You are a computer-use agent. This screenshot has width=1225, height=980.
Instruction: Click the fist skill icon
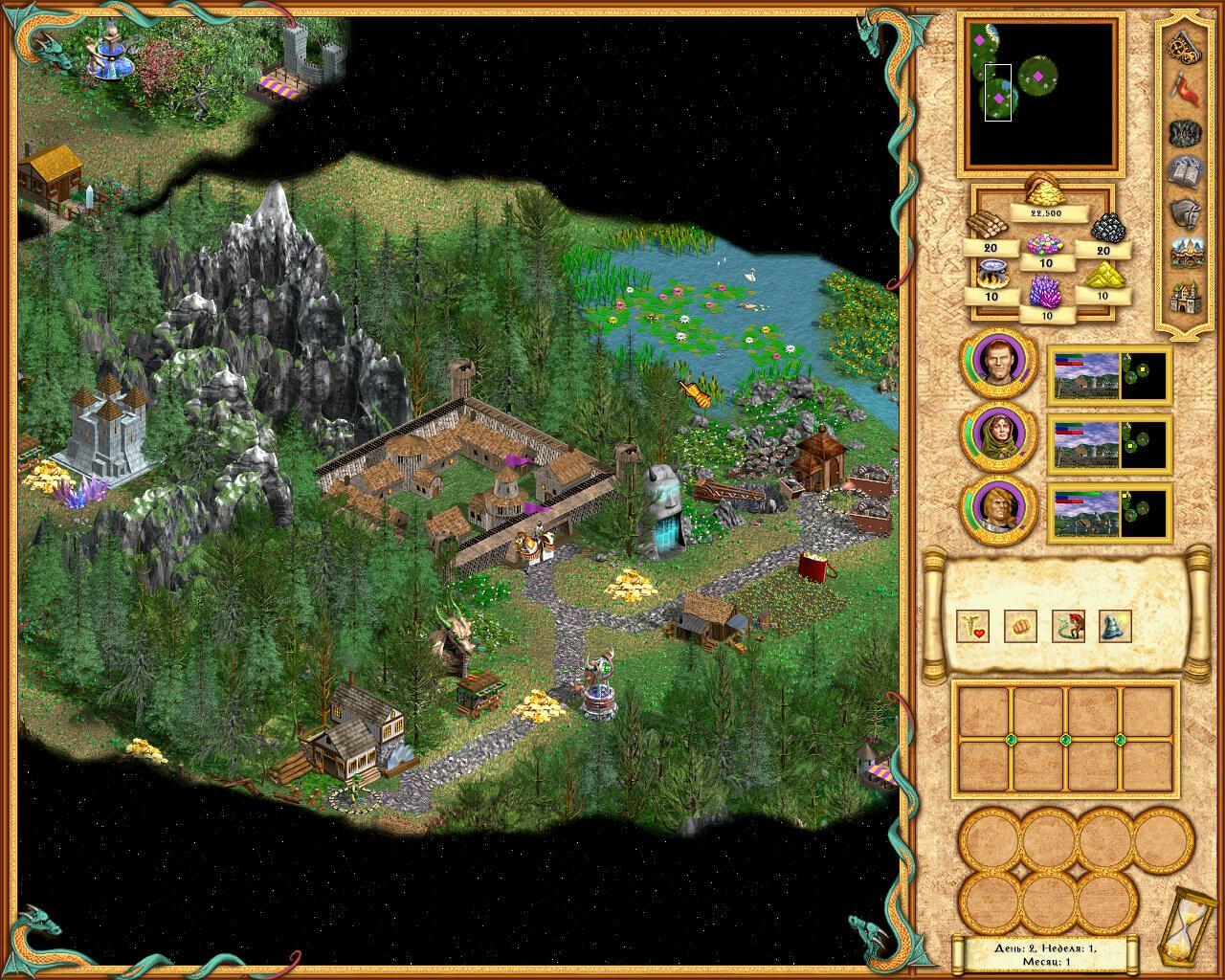point(1020,627)
